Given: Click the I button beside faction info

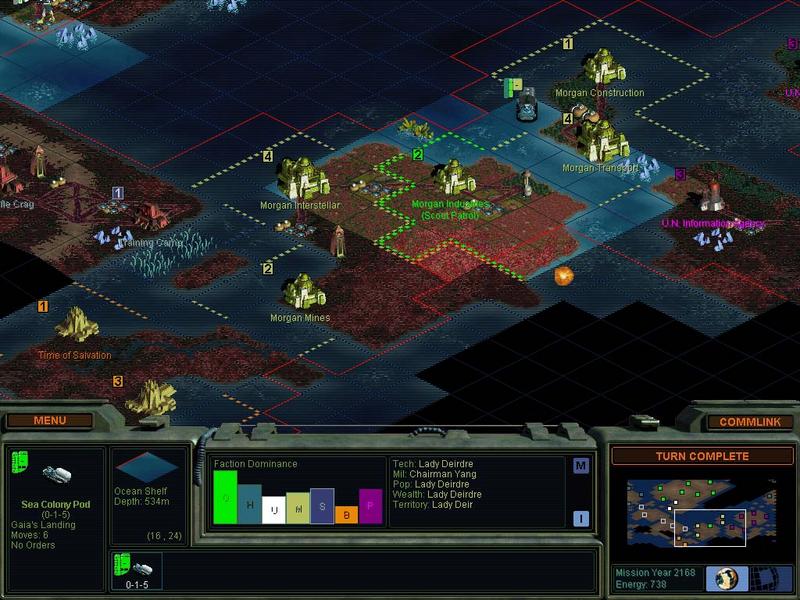Looking at the screenshot, I should pos(580,518).
